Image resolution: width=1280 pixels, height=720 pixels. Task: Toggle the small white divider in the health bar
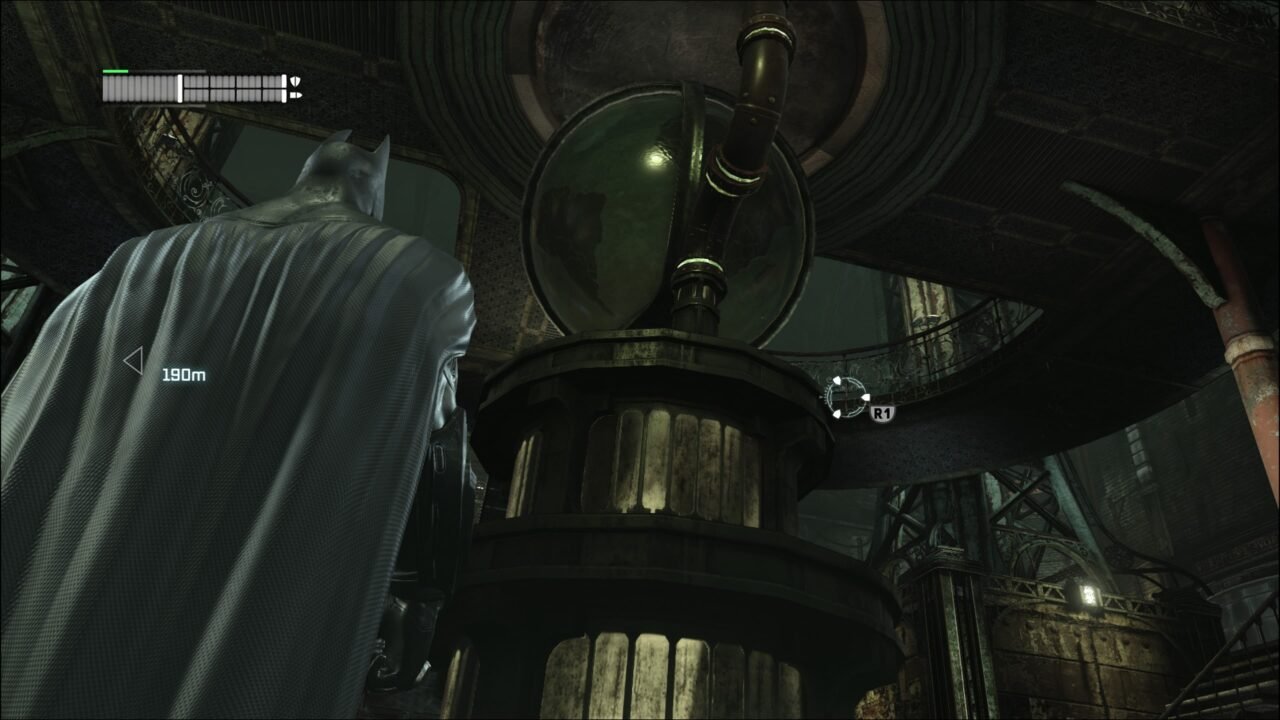click(x=180, y=87)
